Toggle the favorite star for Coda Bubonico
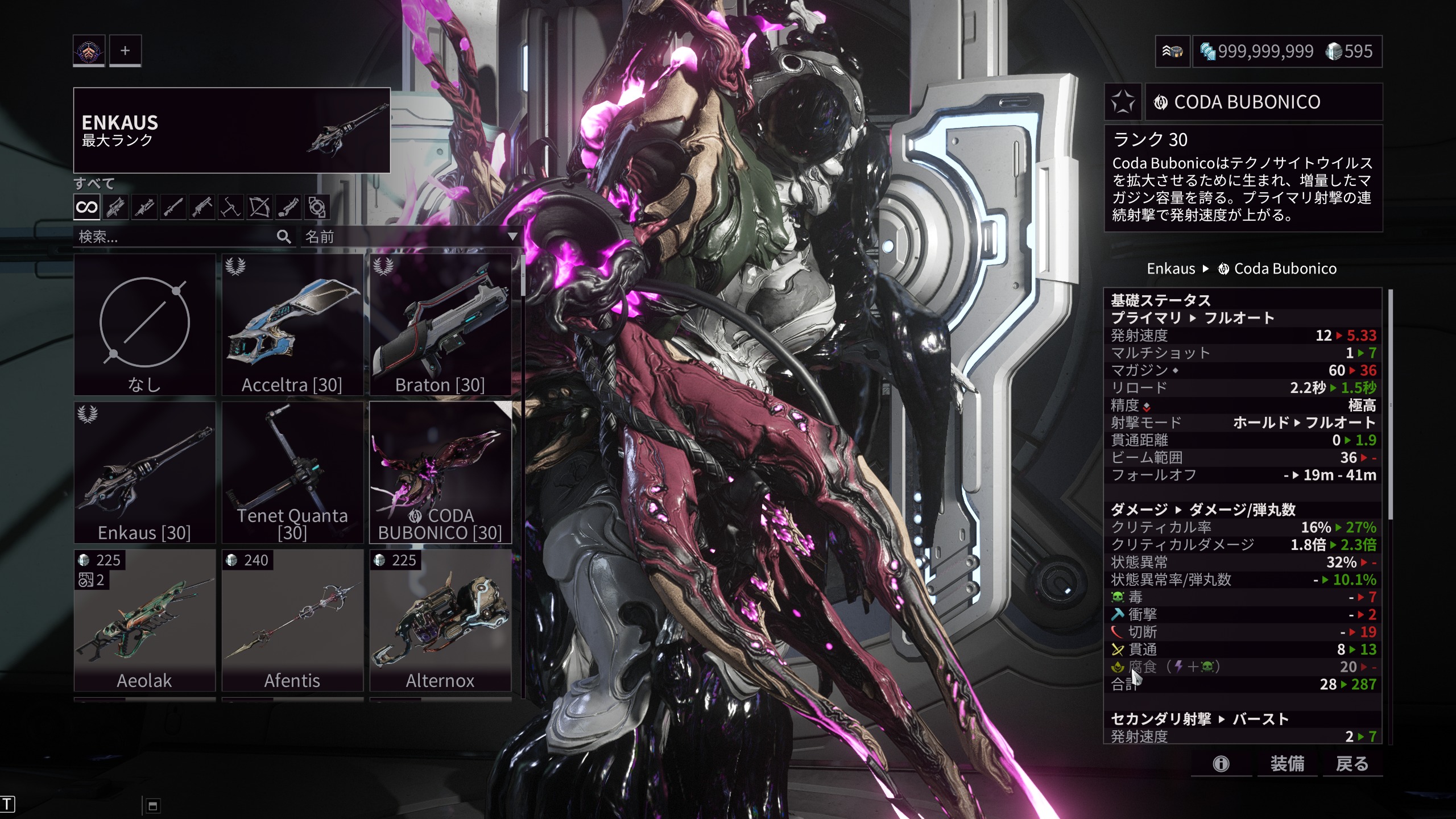 tap(1123, 102)
